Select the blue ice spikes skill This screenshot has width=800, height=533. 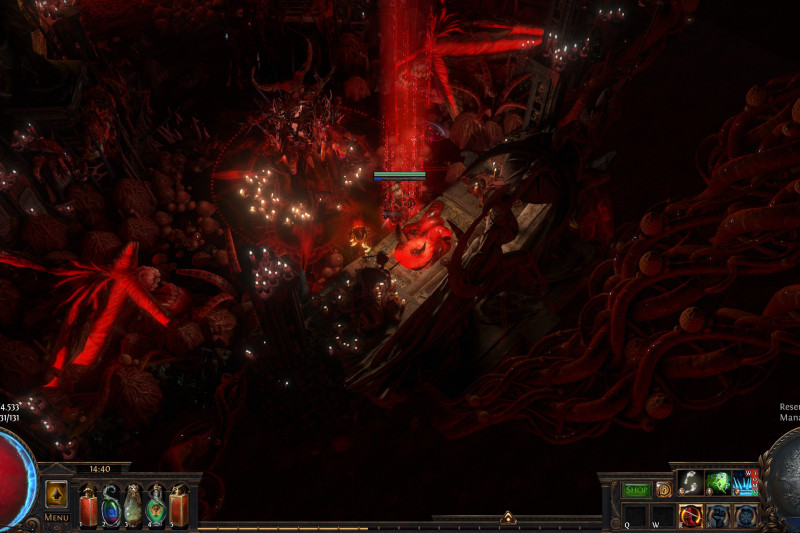(x=745, y=482)
